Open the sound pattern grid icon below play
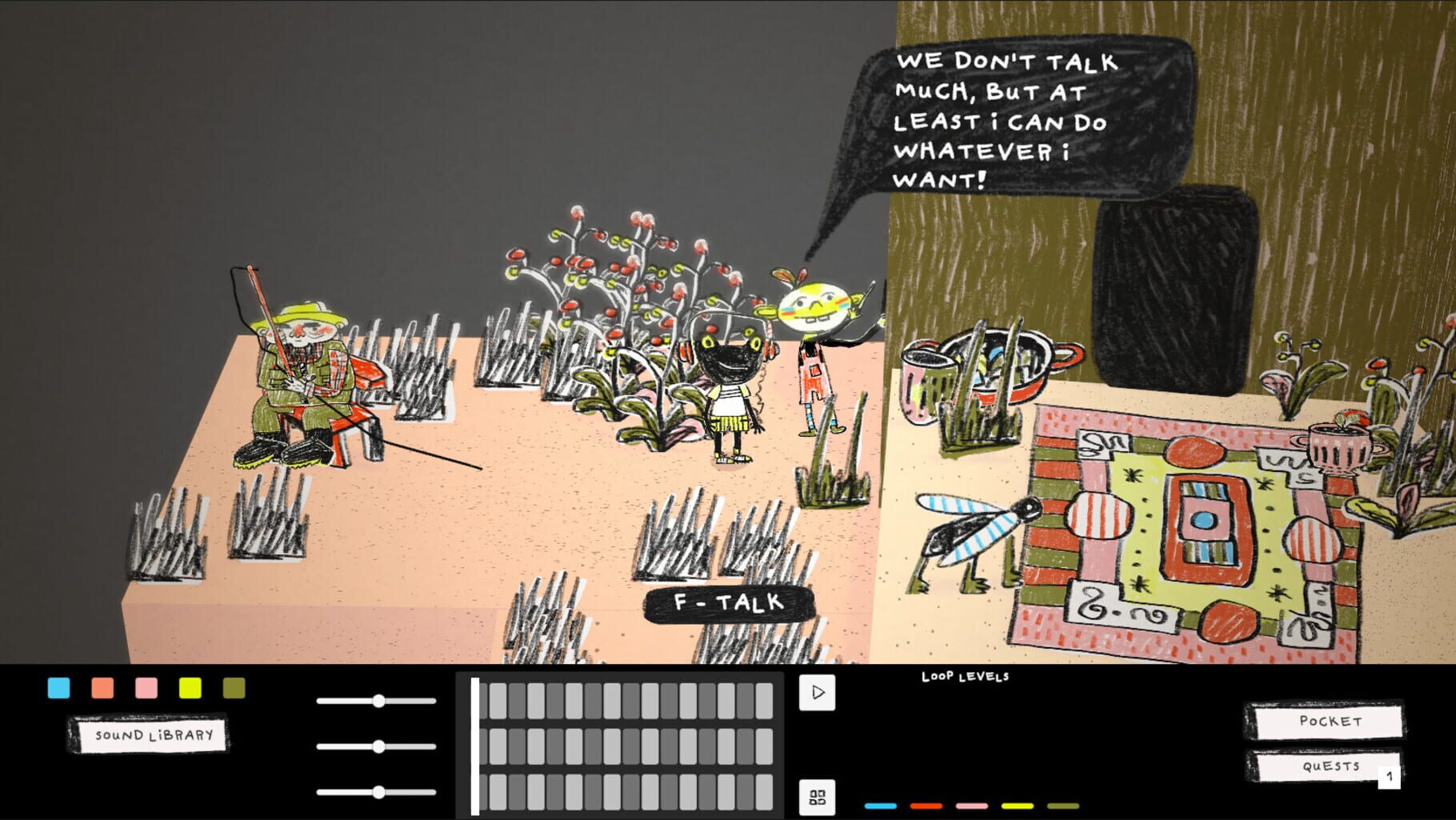The width and height of the screenshot is (1456, 820). click(x=818, y=795)
